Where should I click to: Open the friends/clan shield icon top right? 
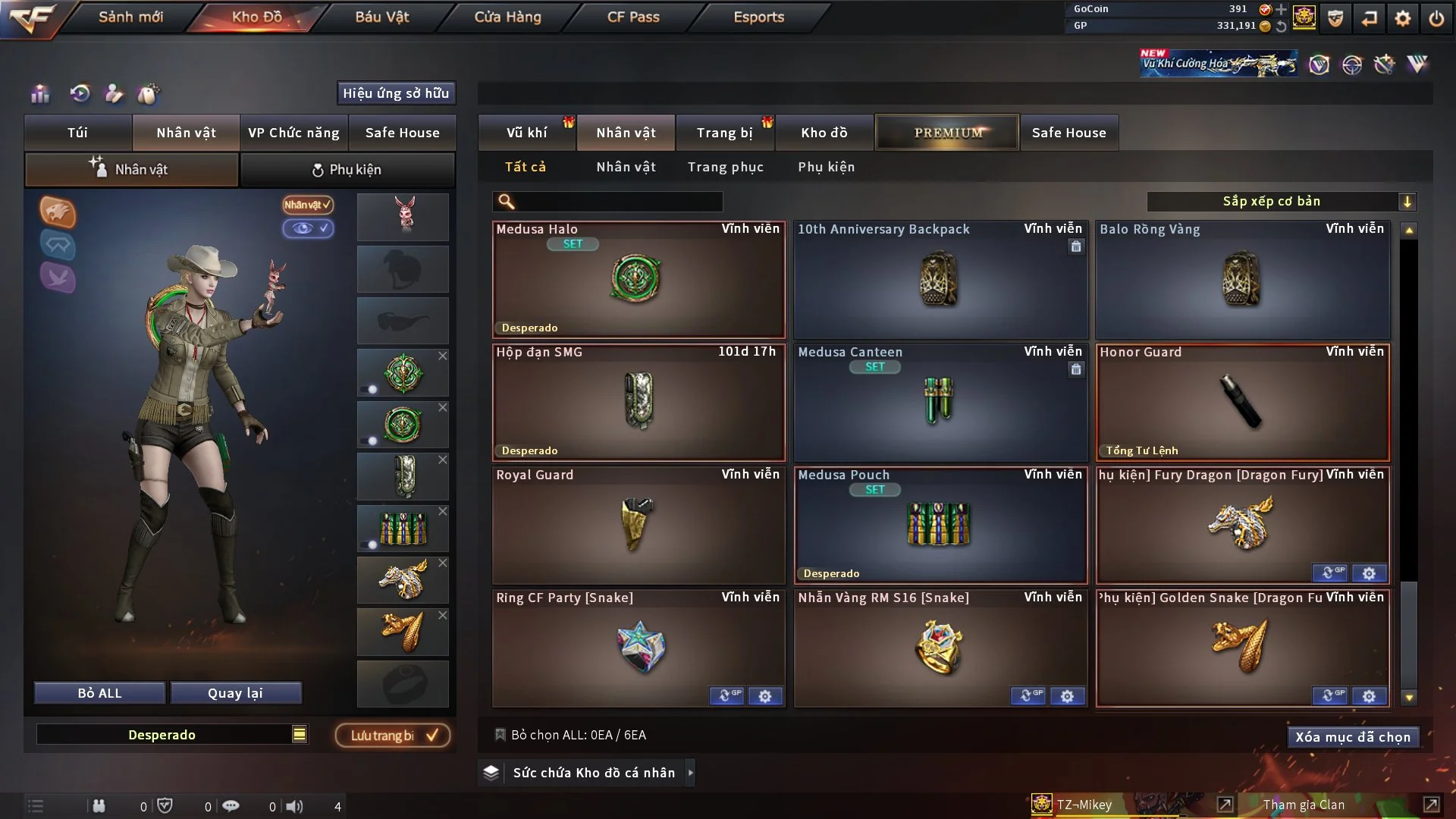(1335, 18)
